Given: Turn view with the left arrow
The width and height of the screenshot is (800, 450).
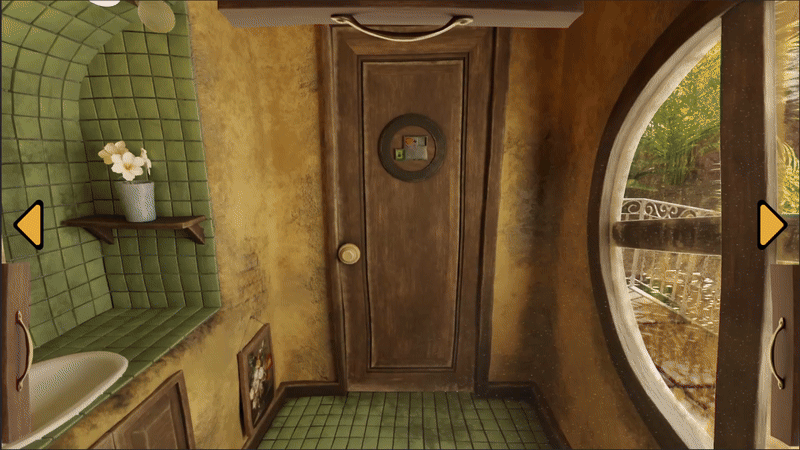Looking at the screenshot, I should point(28,224).
